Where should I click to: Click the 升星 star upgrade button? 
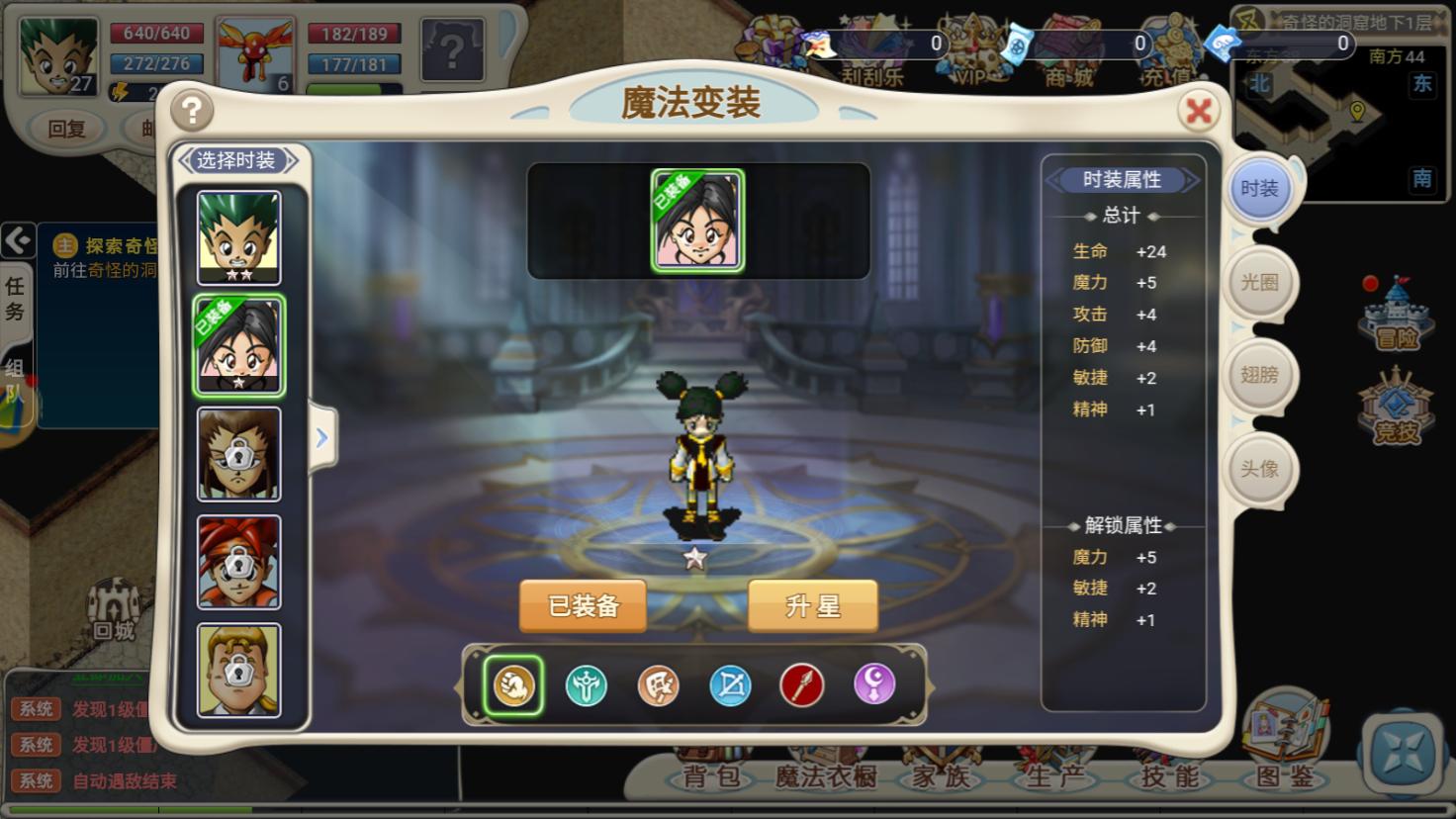(812, 604)
